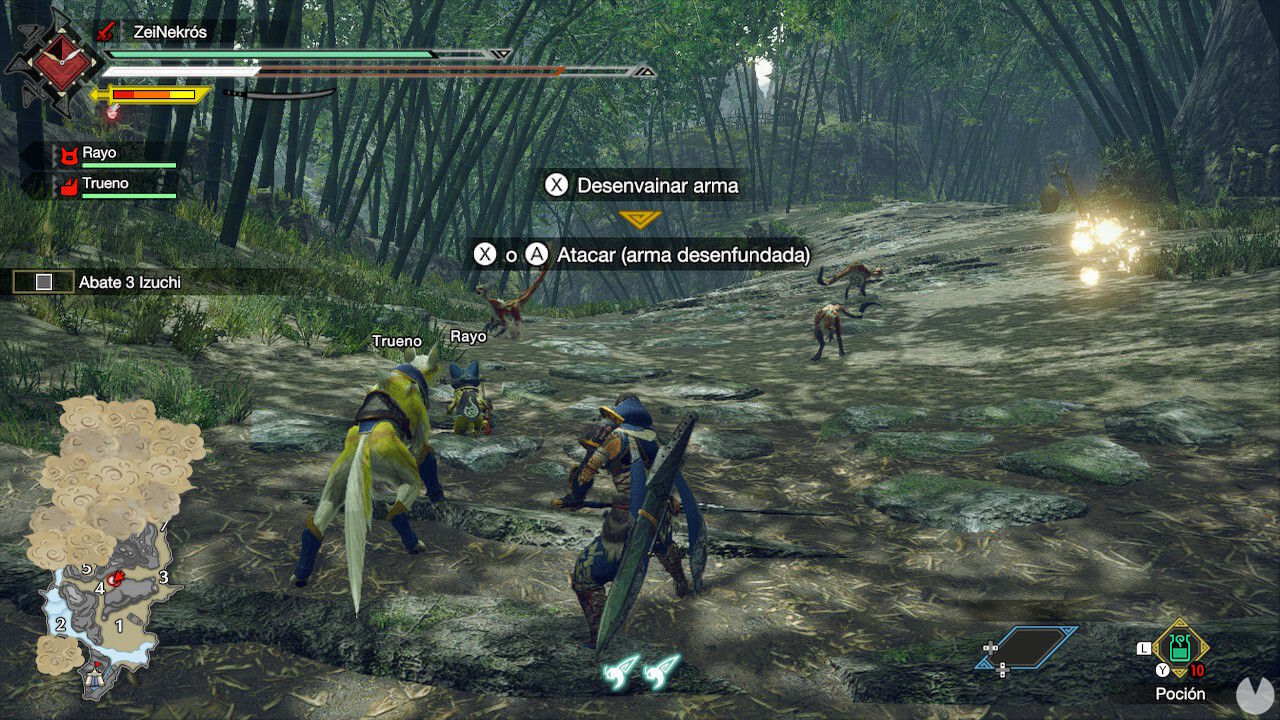Open the empty action bar panel
Image resolution: width=1280 pixels, height=720 pixels.
1027,648
